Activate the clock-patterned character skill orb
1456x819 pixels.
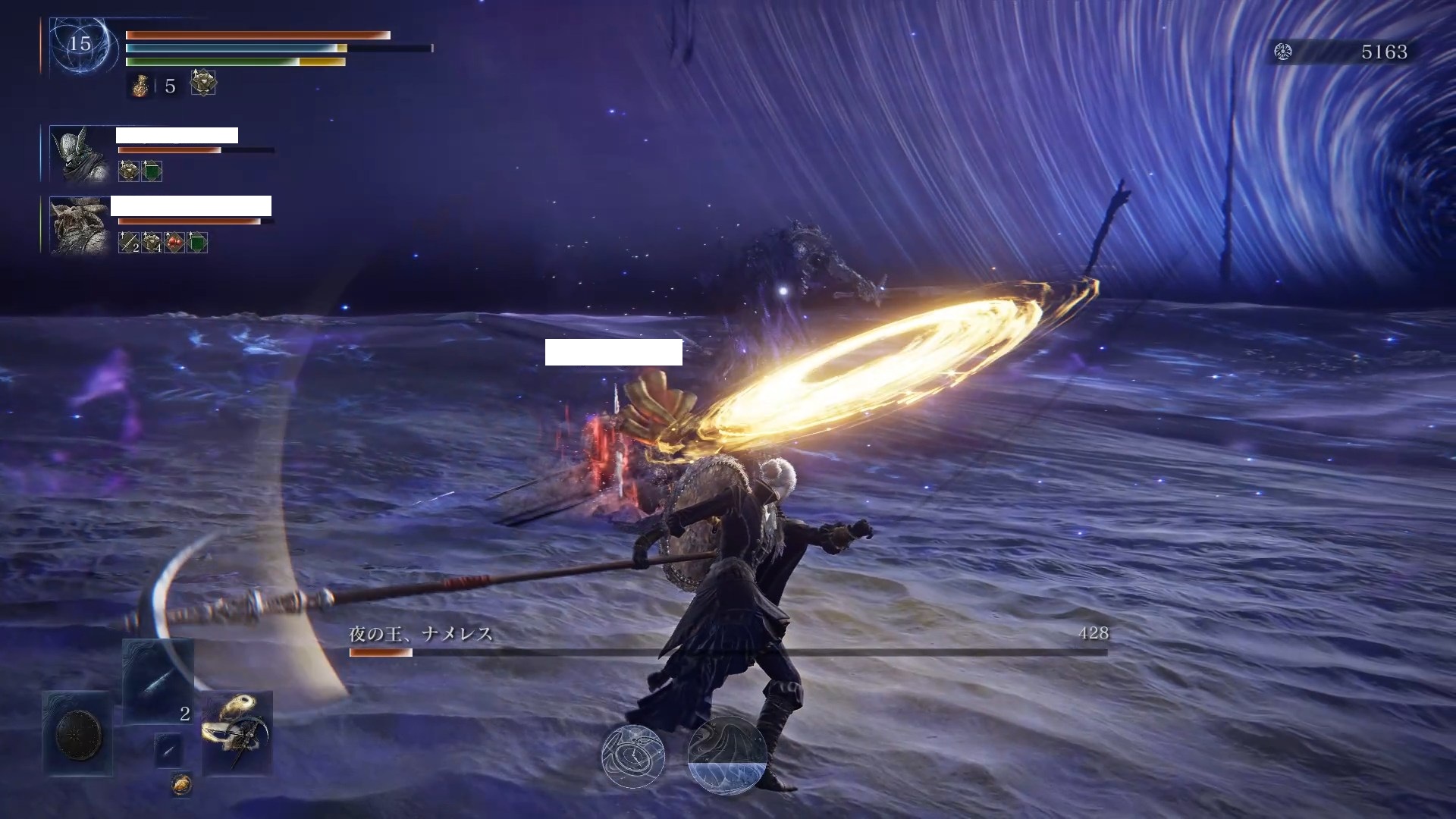pos(633,756)
